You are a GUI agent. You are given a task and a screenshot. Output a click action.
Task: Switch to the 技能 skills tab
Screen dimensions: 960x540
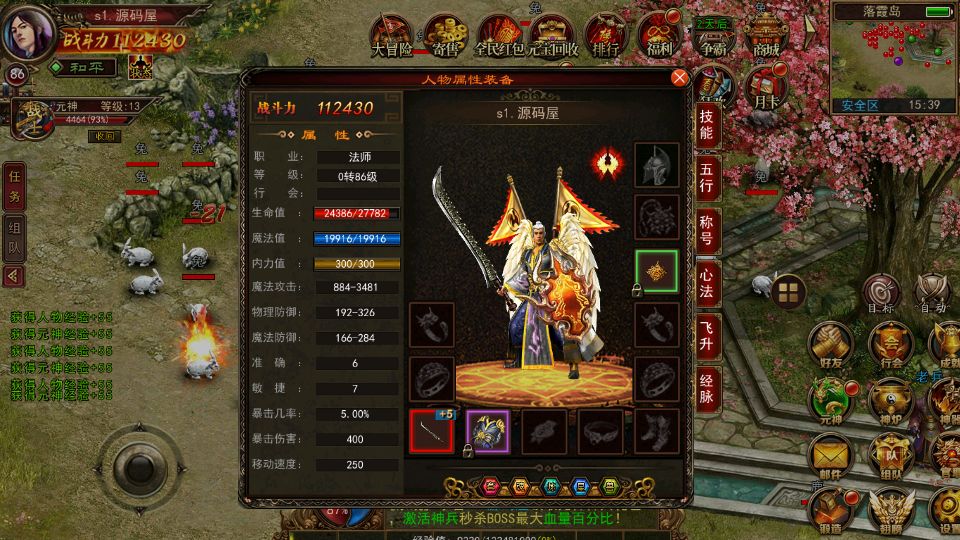[x=706, y=126]
